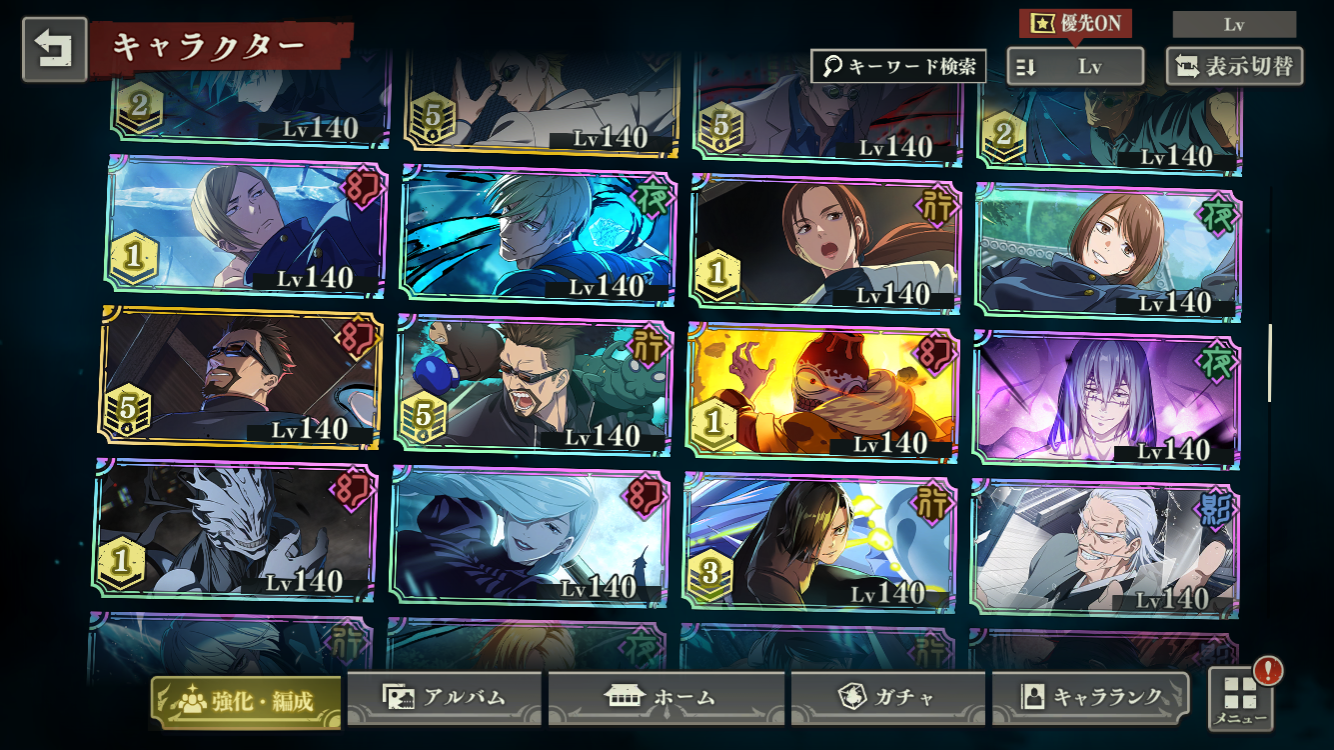The height and width of the screenshot is (750, 1334).
Task: Choose the smiling brown-haired girl card
Action: click(x=1108, y=251)
